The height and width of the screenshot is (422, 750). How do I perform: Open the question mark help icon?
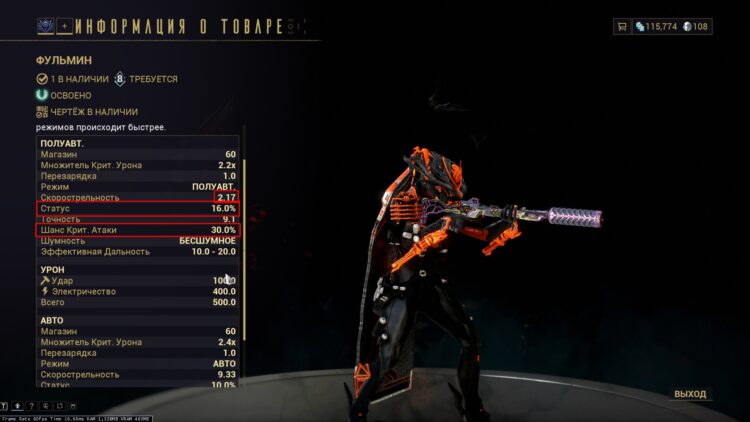pyautogui.click(x=31, y=406)
